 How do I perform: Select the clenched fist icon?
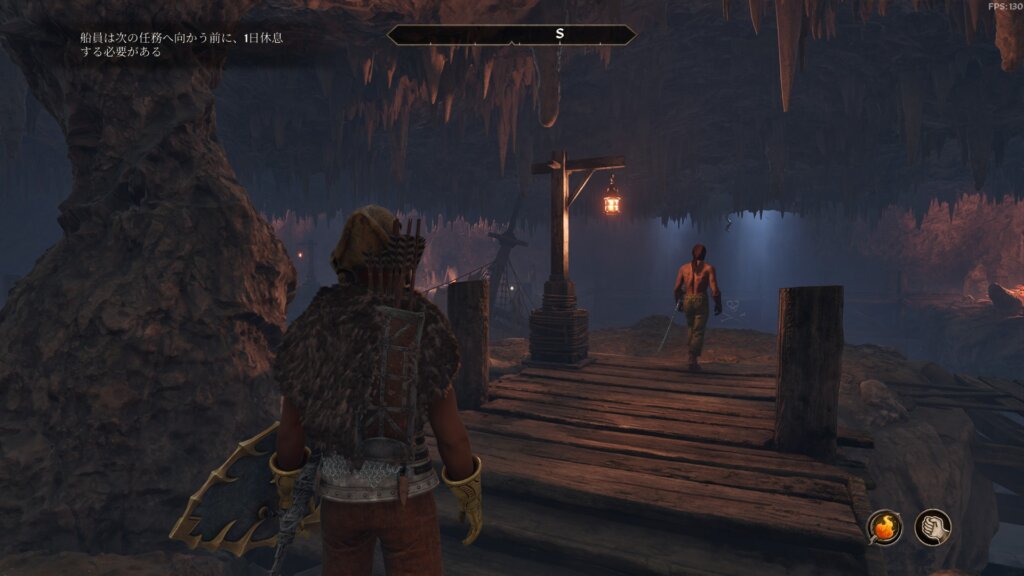(x=932, y=527)
